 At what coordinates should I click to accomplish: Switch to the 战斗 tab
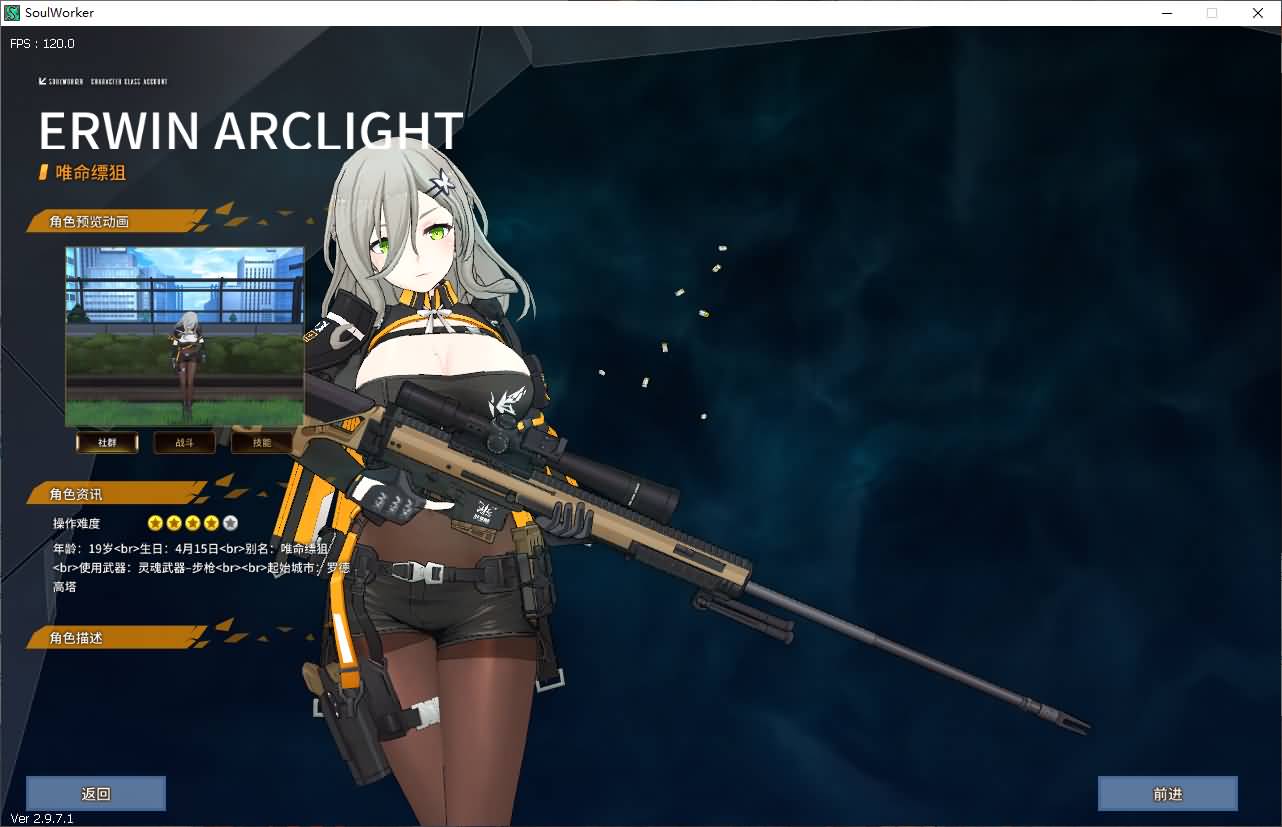click(184, 442)
